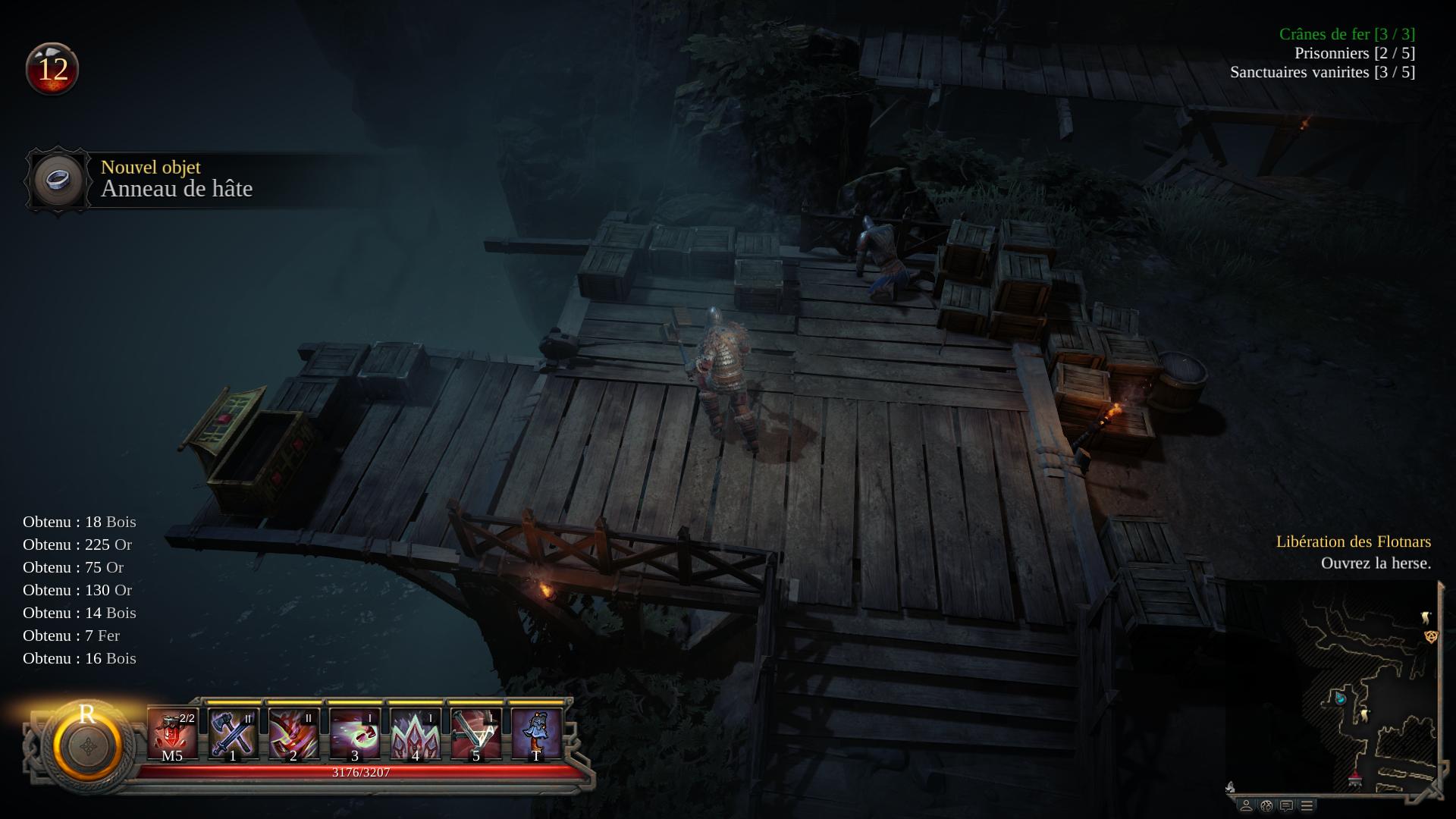Open the character sheet from the minimap bar

coord(1245,805)
